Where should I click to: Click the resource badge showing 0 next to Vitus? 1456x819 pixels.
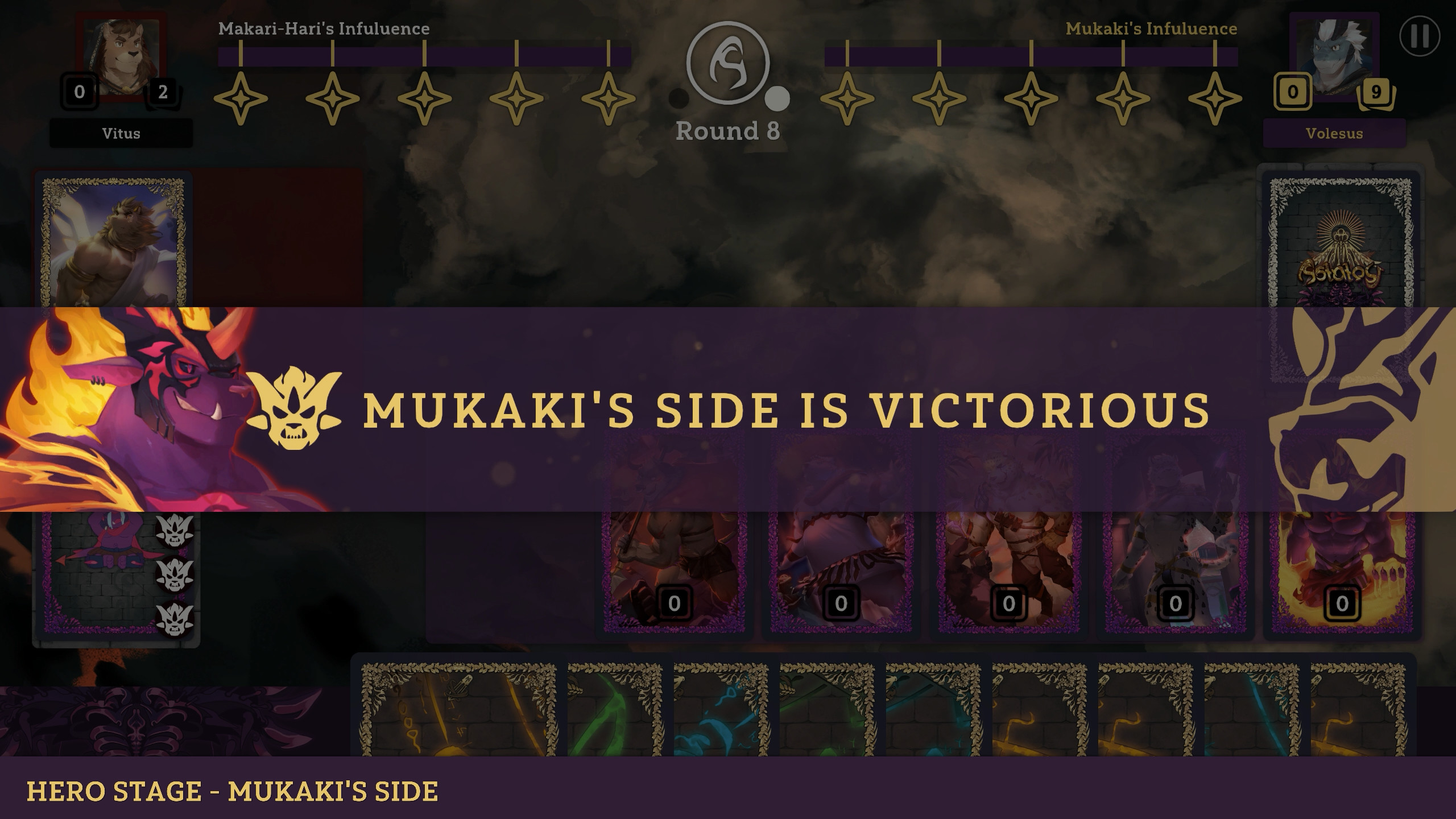(x=80, y=89)
